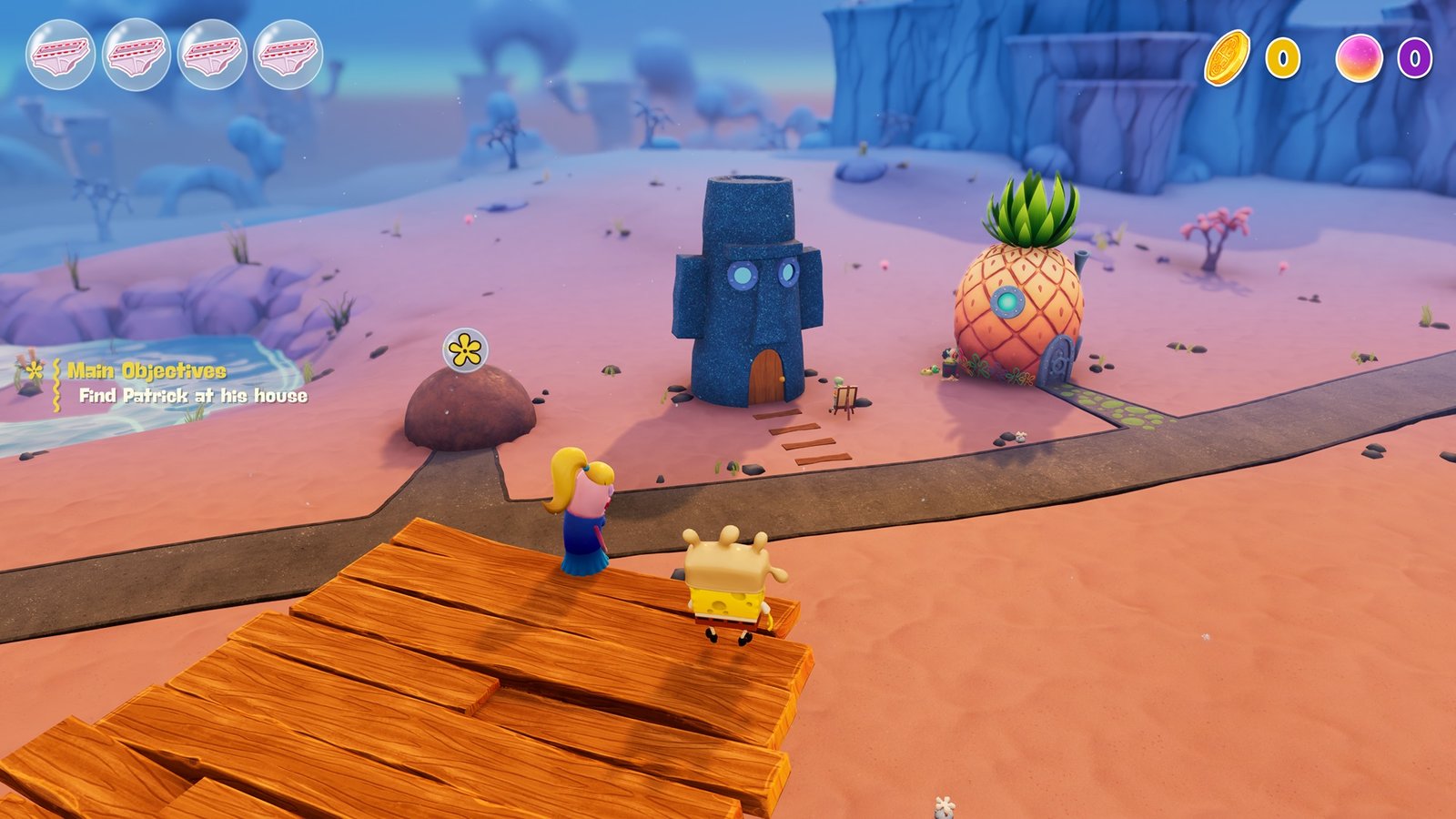Click the yellow flower objective marker icon
Image resolution: width=1456 pixels, height=819 pixels.
tap(34, 371)
